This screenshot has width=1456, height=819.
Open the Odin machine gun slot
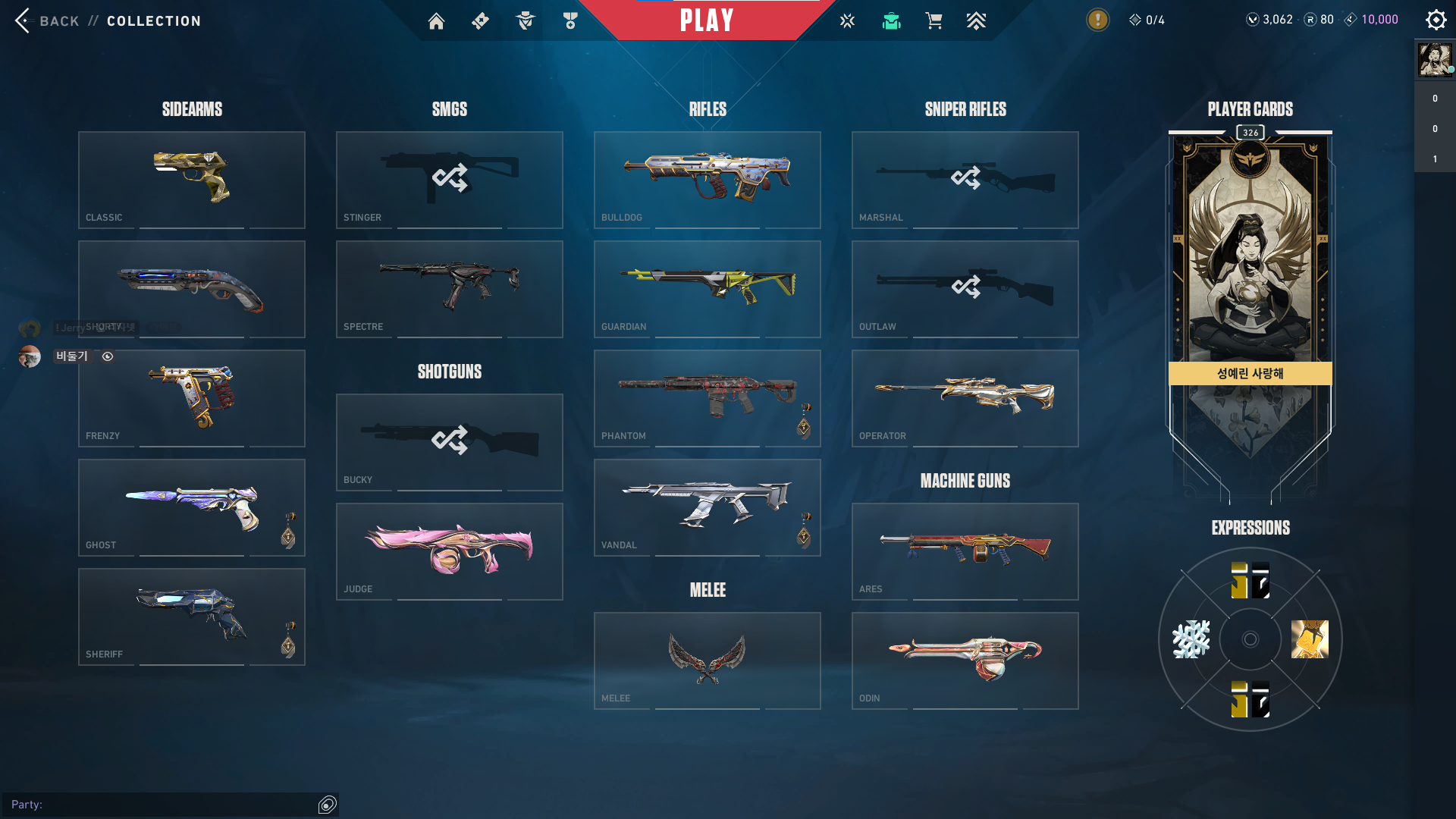965,661
